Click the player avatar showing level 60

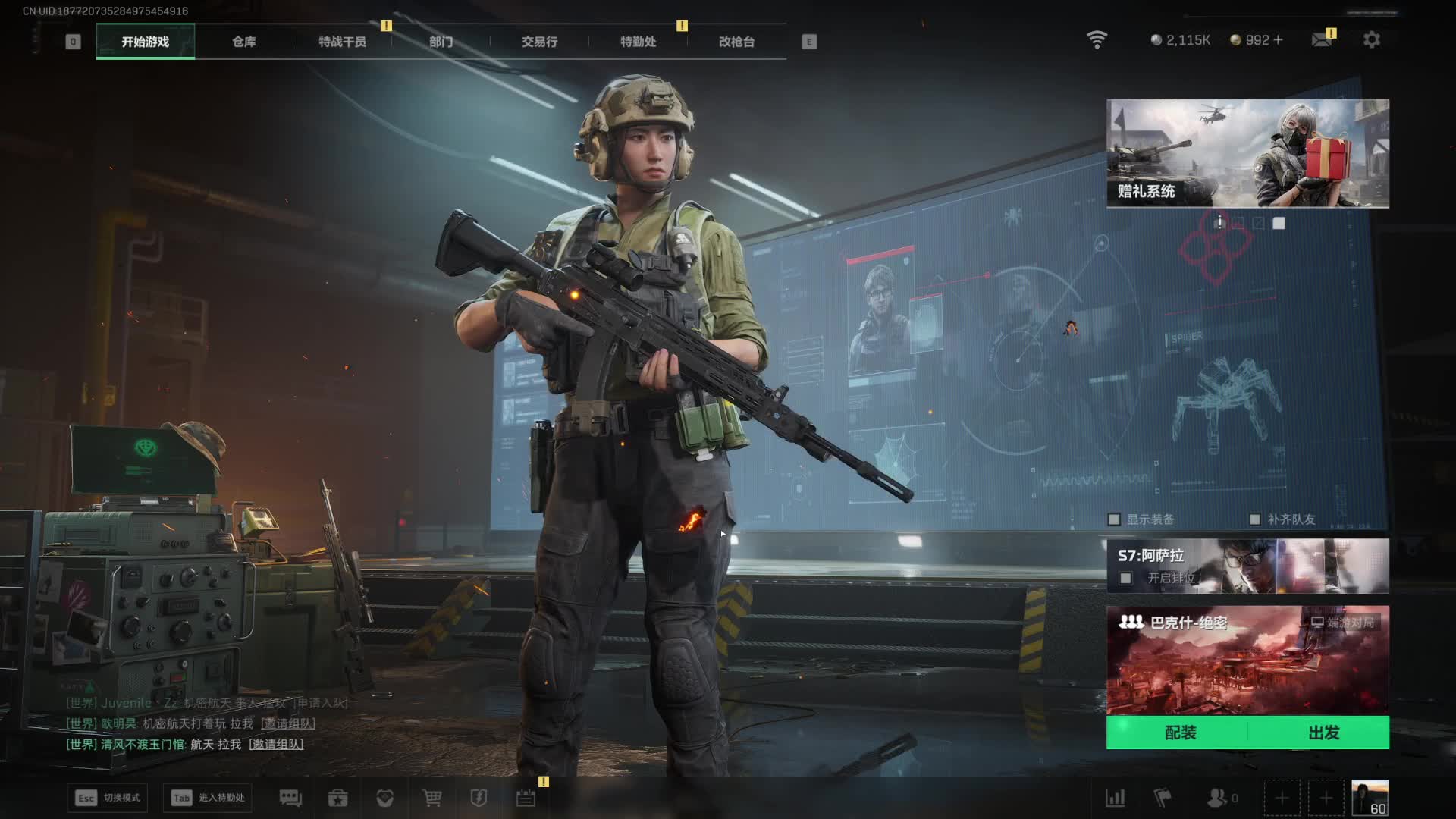1370,798
